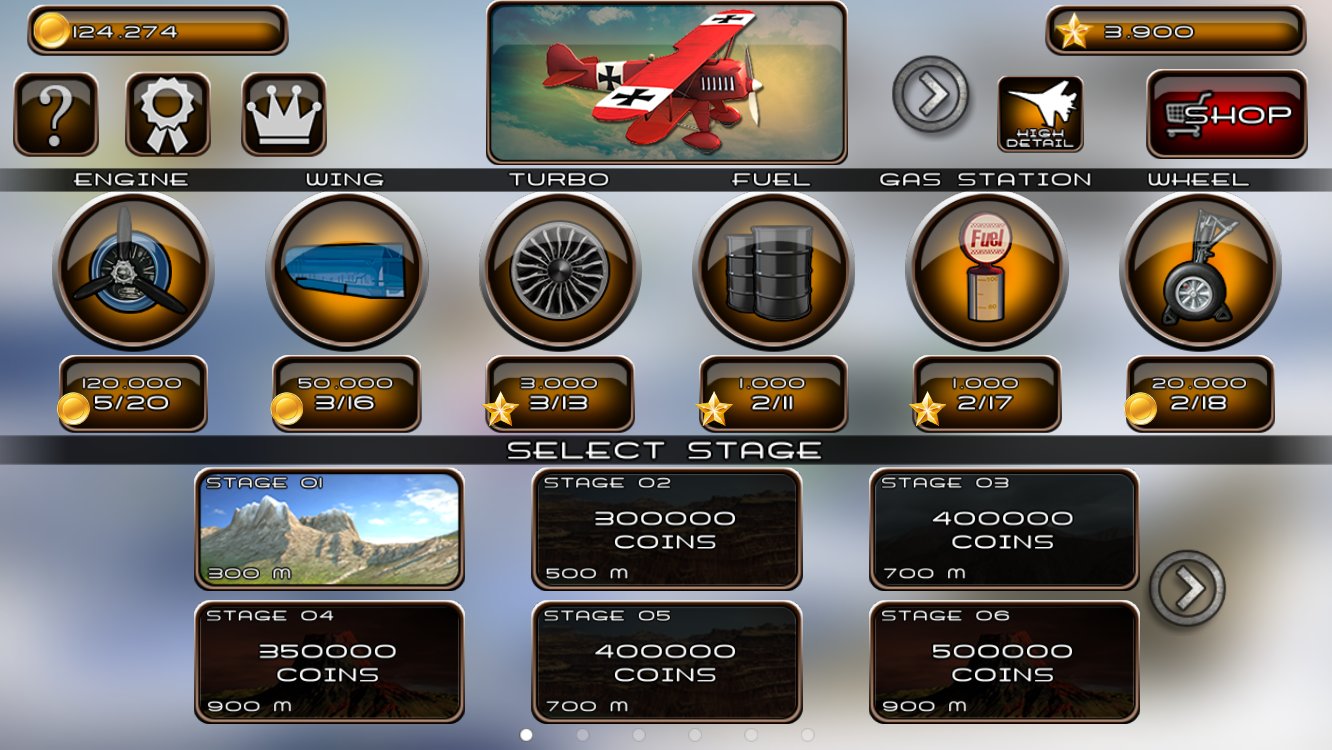Select the Turbo fan upgrade icon

tap(560, 270)
